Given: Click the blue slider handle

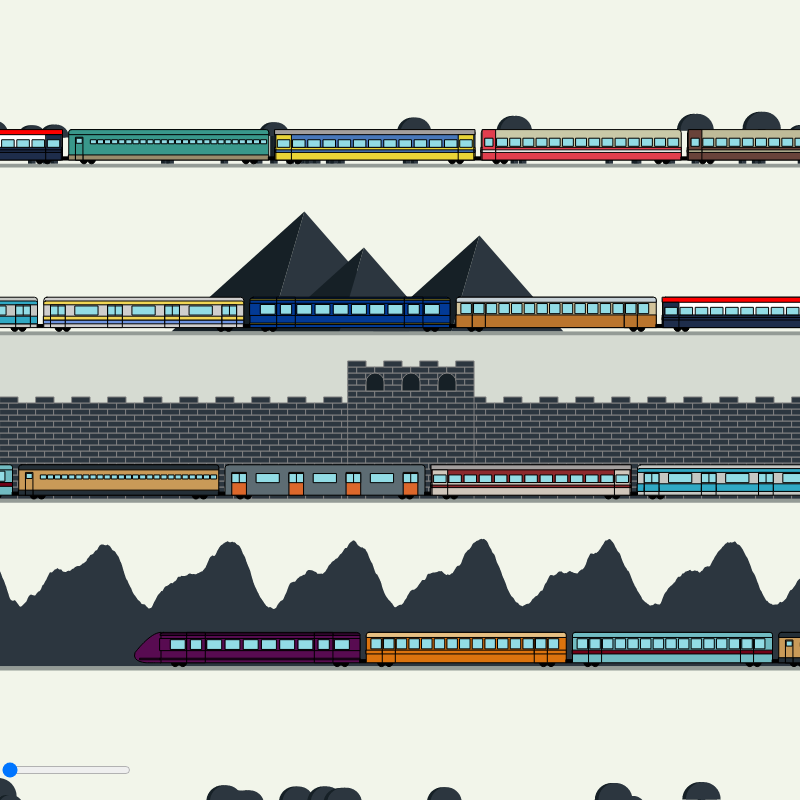Looking at the screenshot, I should (x=10, y=769).
